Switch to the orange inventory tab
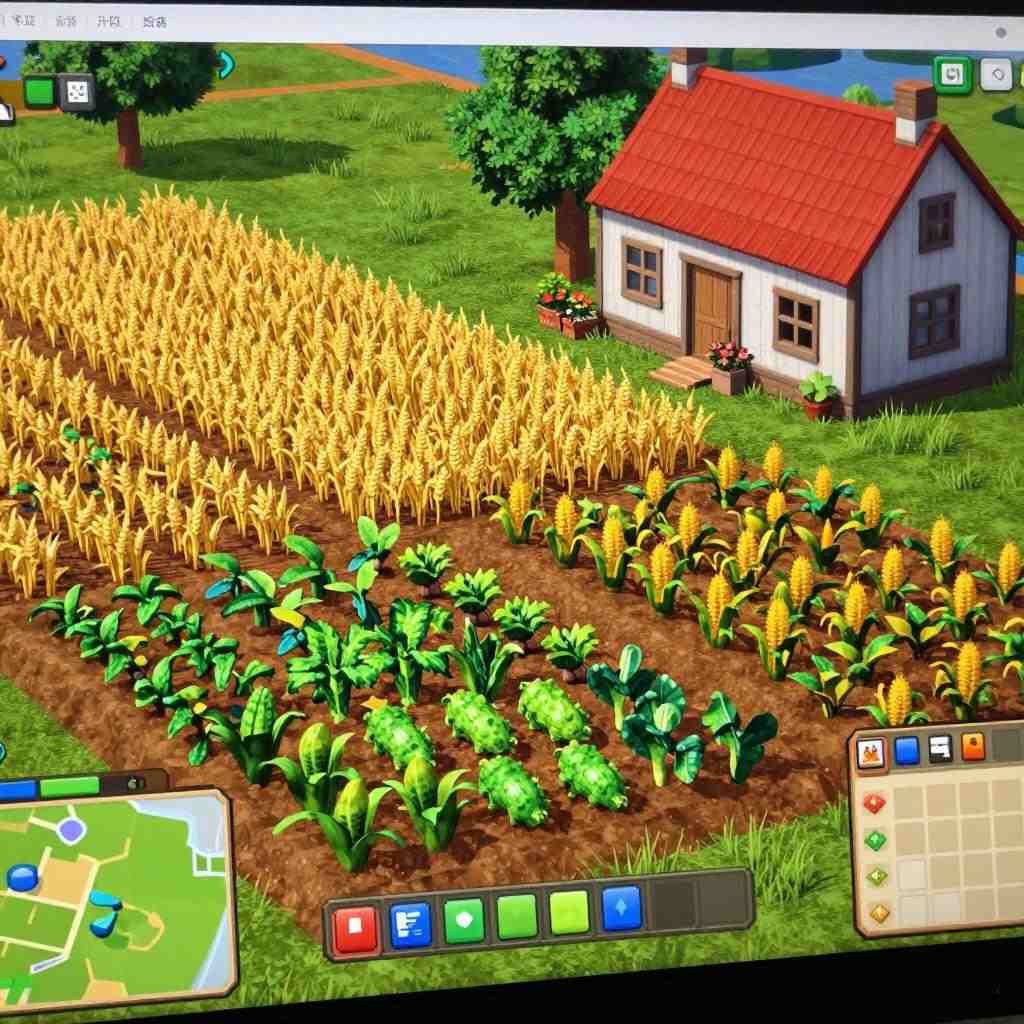The height and width of the screenshot is (1024, 1024). pyautogui.click(x=972, y=746)
